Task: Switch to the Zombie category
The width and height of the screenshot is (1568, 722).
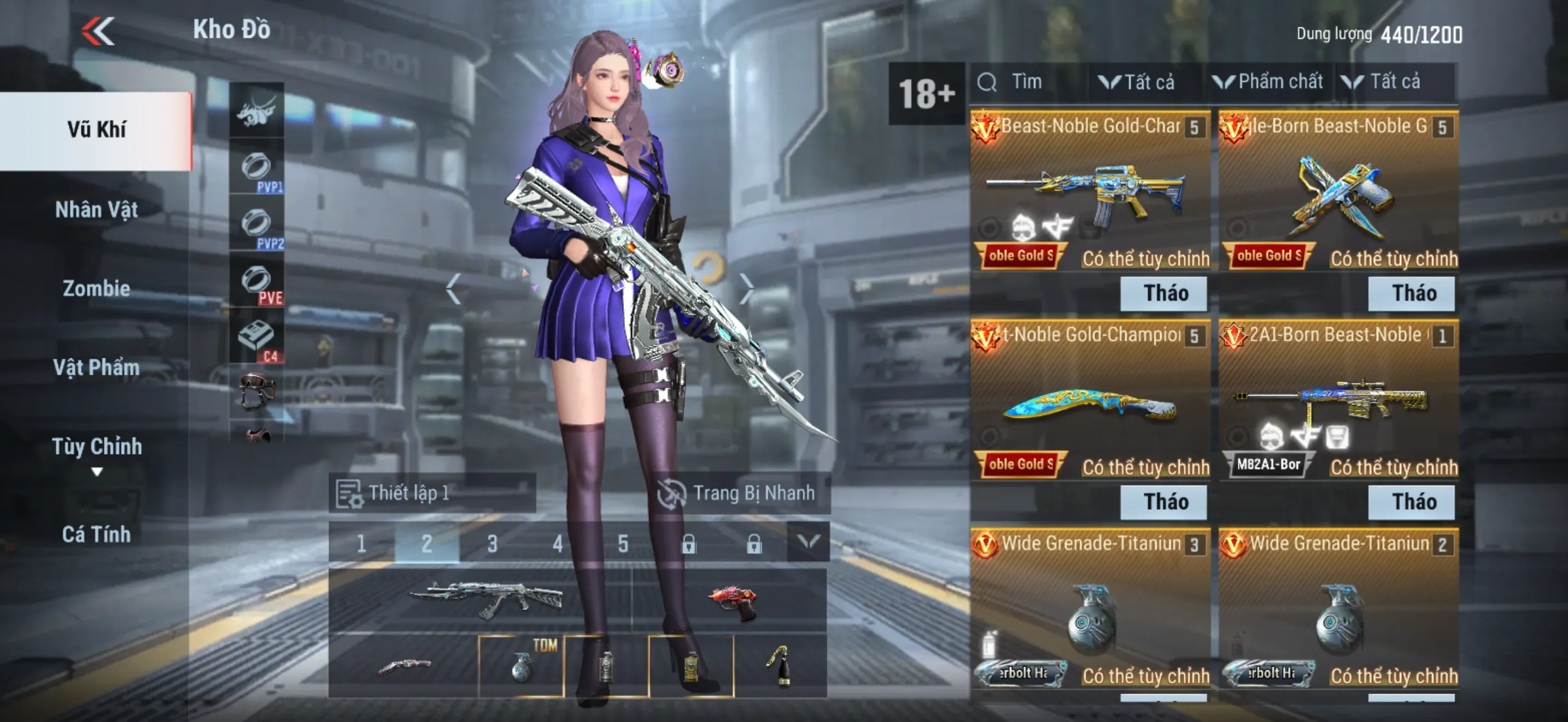Action: tap(96, 289)
